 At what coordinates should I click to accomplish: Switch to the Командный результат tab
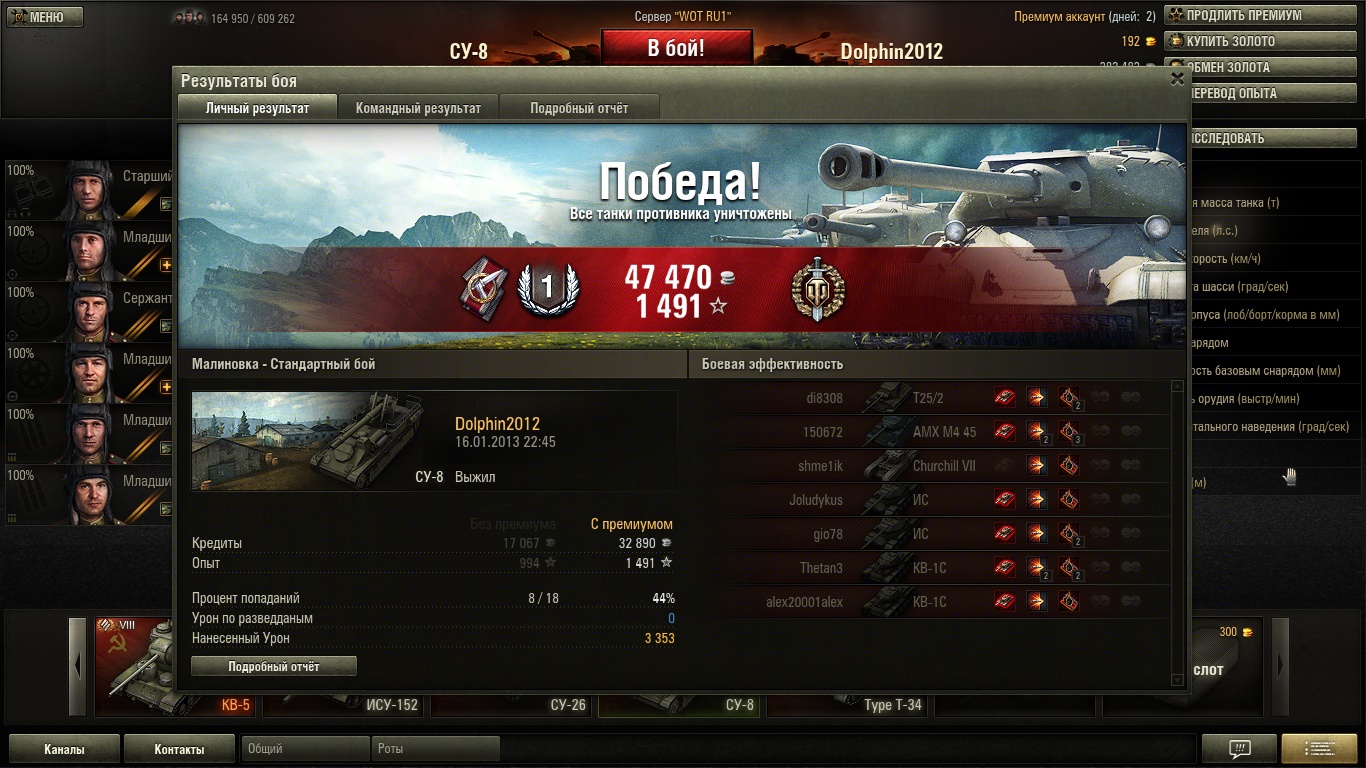[418, 108]
